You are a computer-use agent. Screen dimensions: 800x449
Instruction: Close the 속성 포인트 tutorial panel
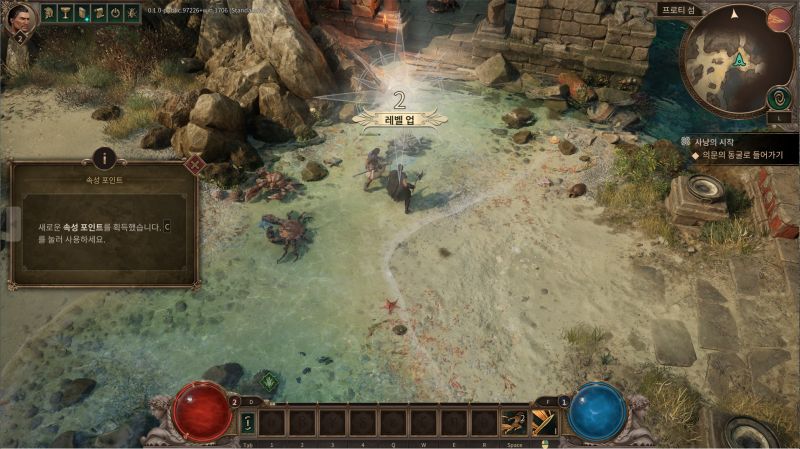(x=196, y=164)
